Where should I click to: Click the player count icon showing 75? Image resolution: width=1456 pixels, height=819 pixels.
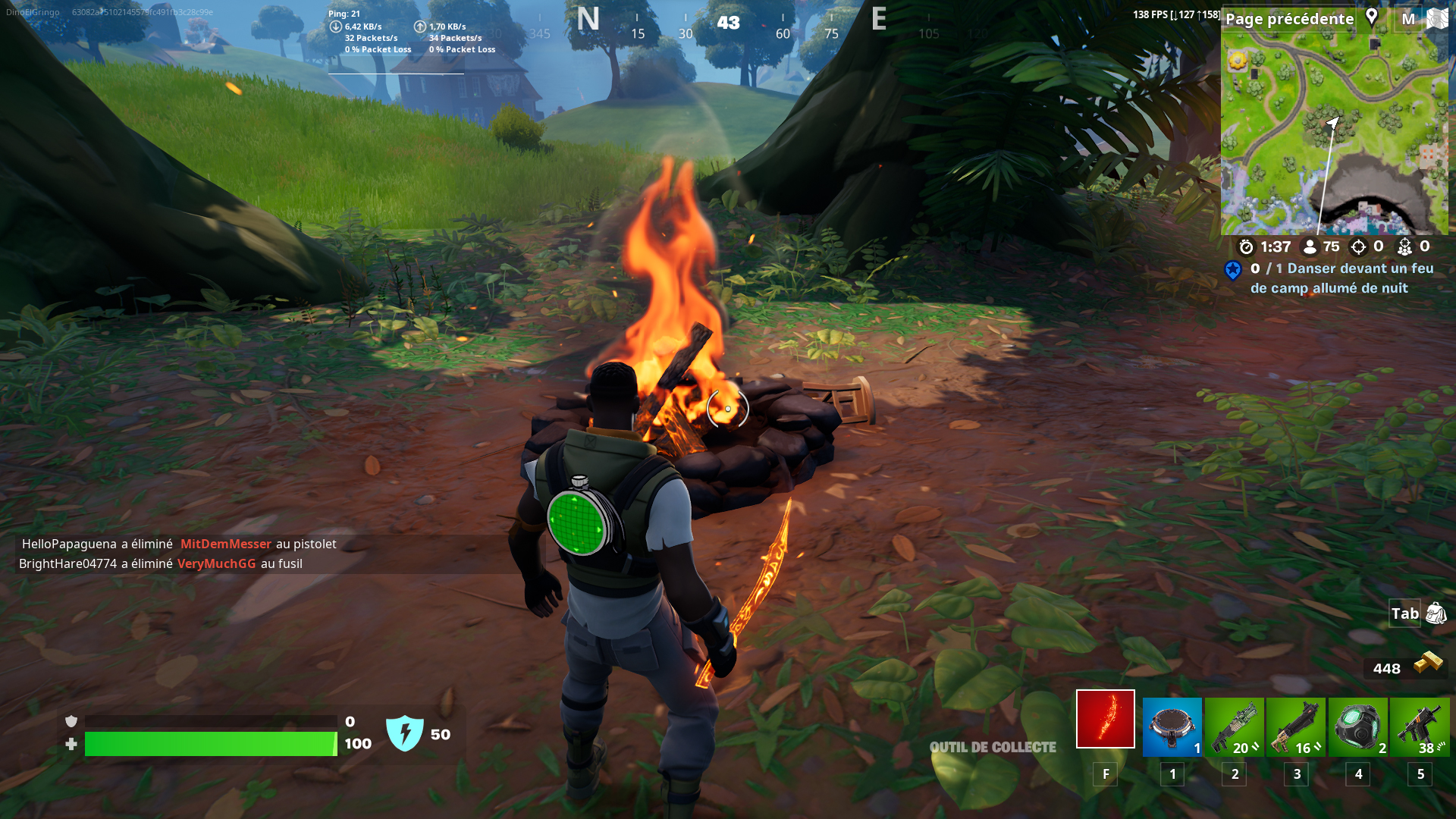(1310, 246)
